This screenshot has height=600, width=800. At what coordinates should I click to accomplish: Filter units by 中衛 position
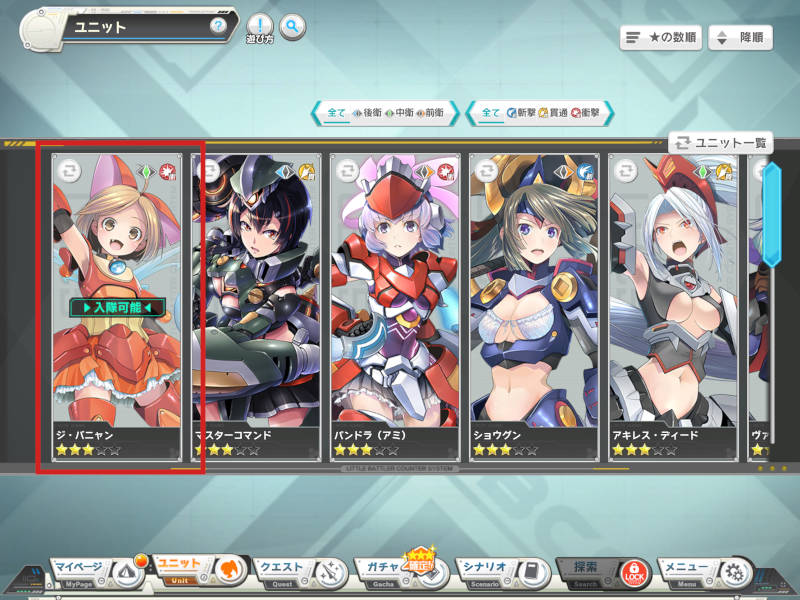pos(398,113)
